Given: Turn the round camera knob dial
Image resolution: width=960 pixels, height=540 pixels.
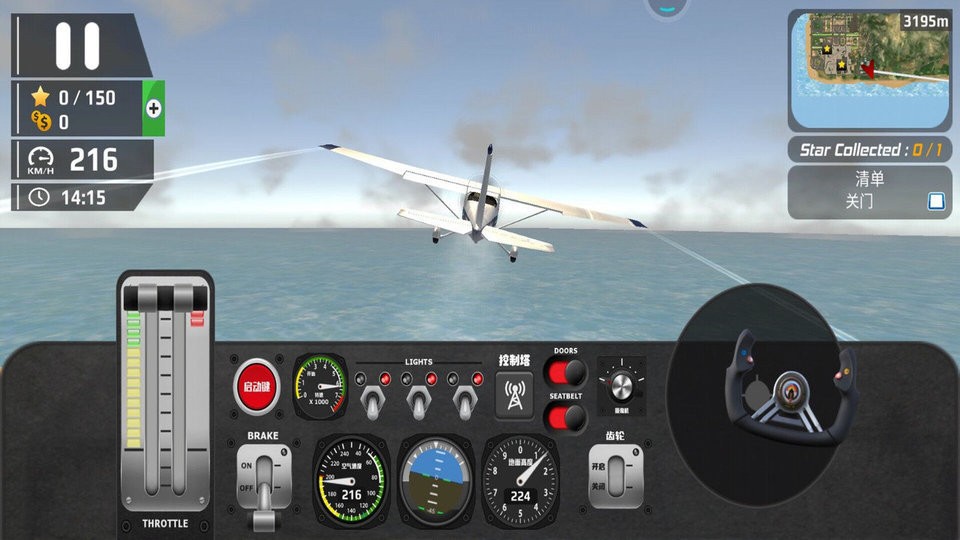Looking at the screenshot, I should coord(620,383).
